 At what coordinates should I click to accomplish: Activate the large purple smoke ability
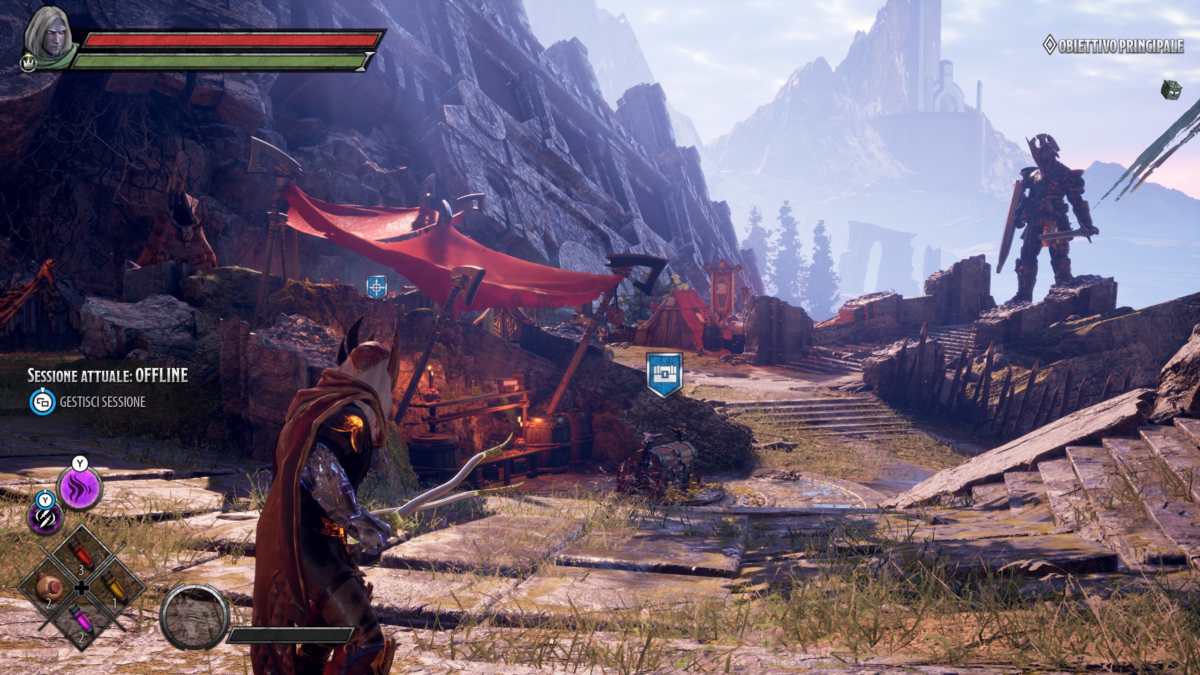coord(80,488)
